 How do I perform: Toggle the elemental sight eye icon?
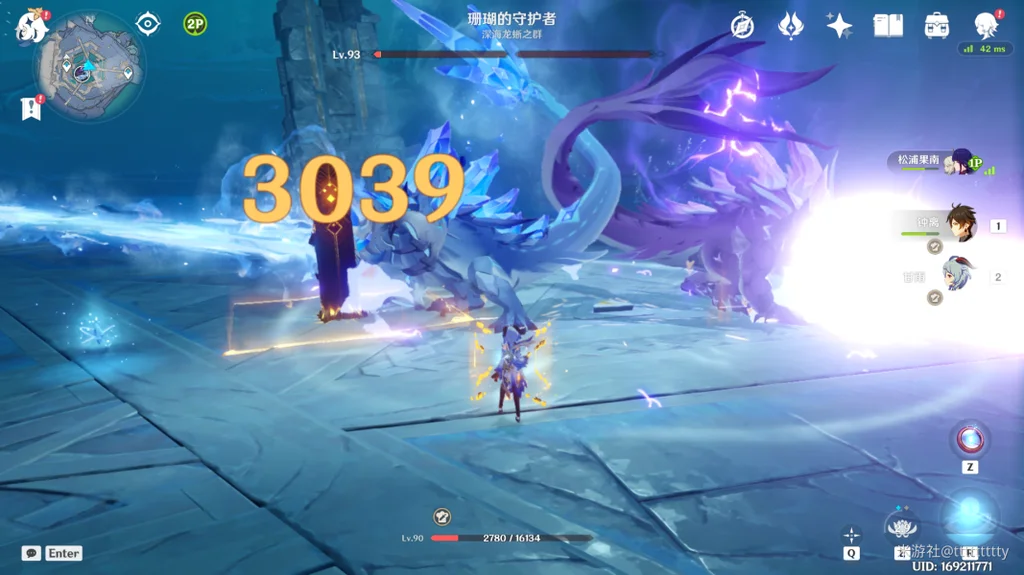tap(148, 23)
